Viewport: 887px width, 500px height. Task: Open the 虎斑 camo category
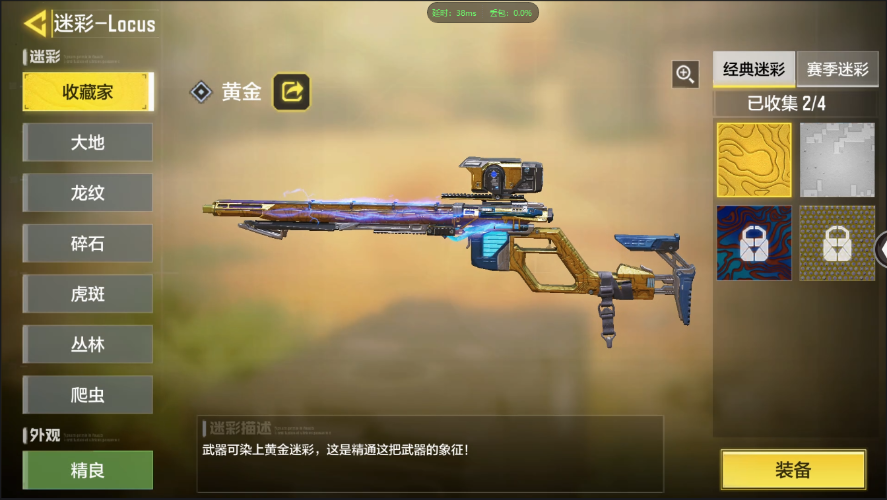point(88,294)
